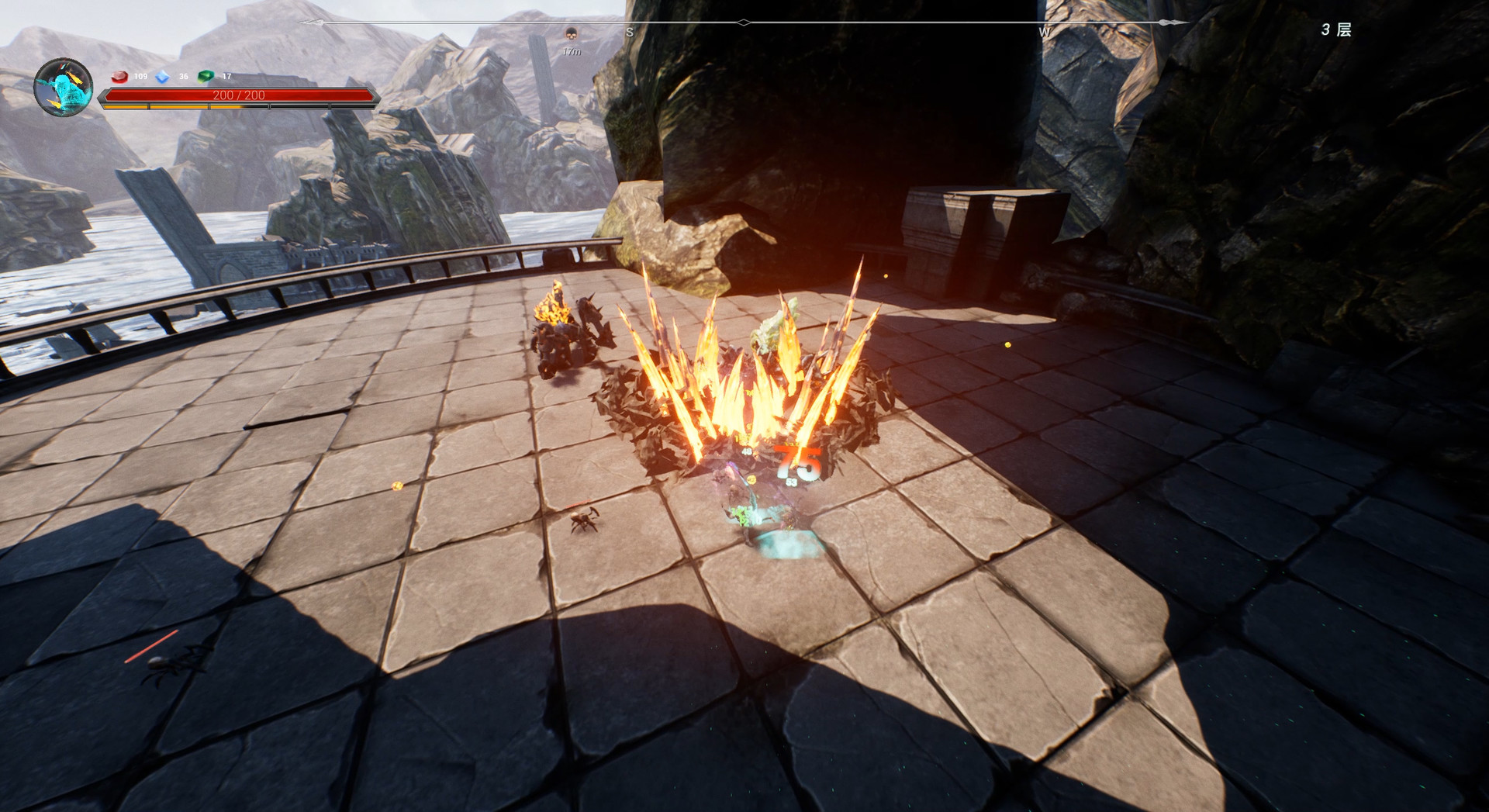Click the first stamina bar segment
This screenshot has width=1489, height=812.
click(126, 106)
